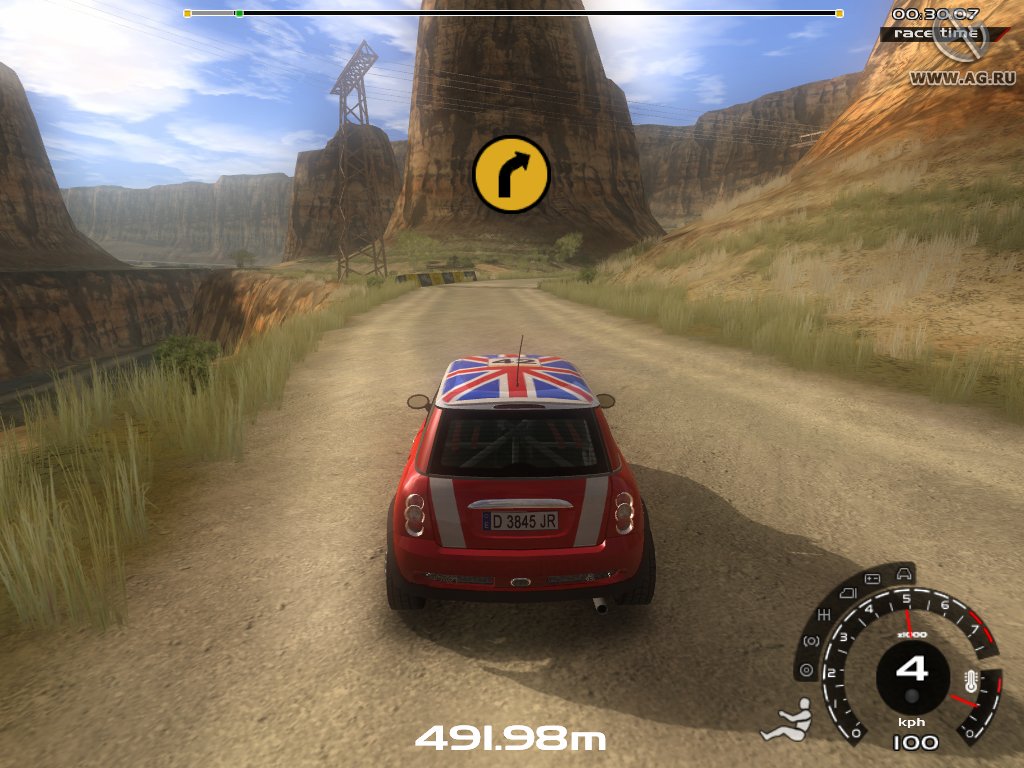Select the brake warning icon
1024x768 pixels.
[811, 640]
